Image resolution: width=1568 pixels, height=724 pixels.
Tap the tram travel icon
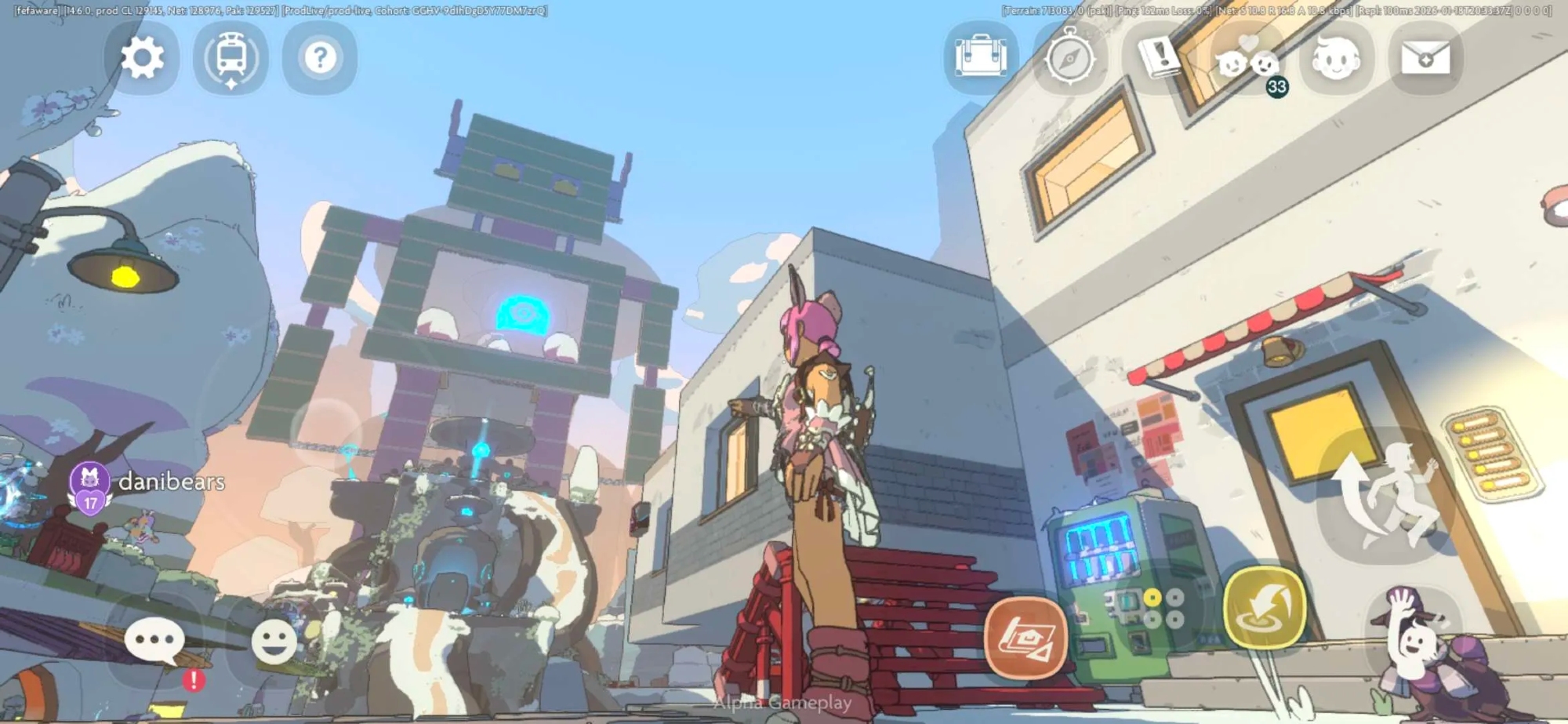[x=231, y=58]
